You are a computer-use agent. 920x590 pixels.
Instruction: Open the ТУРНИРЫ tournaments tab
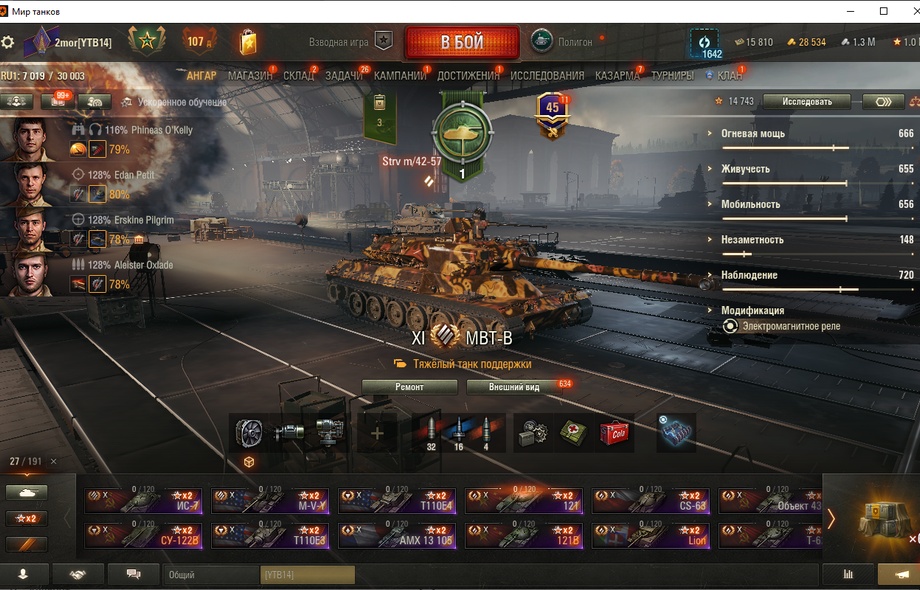672,75
